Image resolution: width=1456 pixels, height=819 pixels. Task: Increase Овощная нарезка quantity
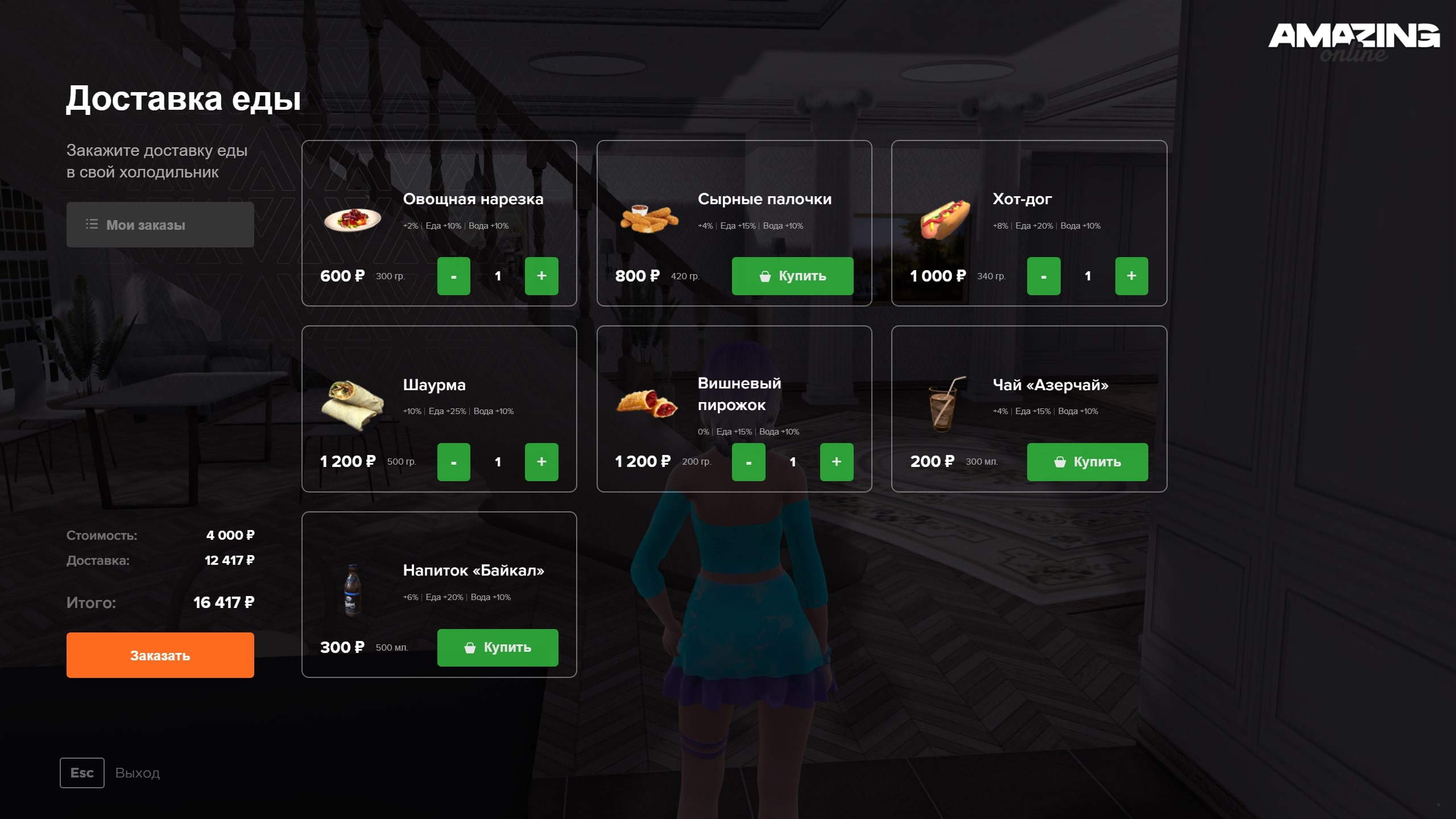[x=541, y=276]
